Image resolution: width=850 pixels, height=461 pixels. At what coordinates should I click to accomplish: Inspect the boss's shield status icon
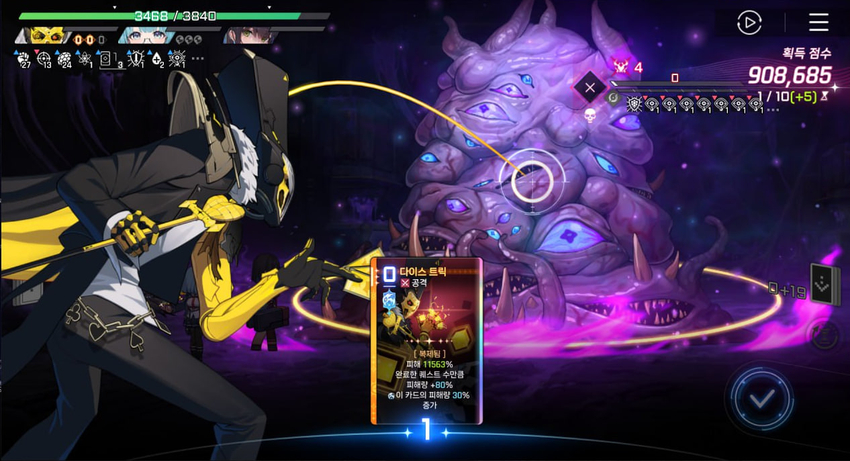coord(634,103)
